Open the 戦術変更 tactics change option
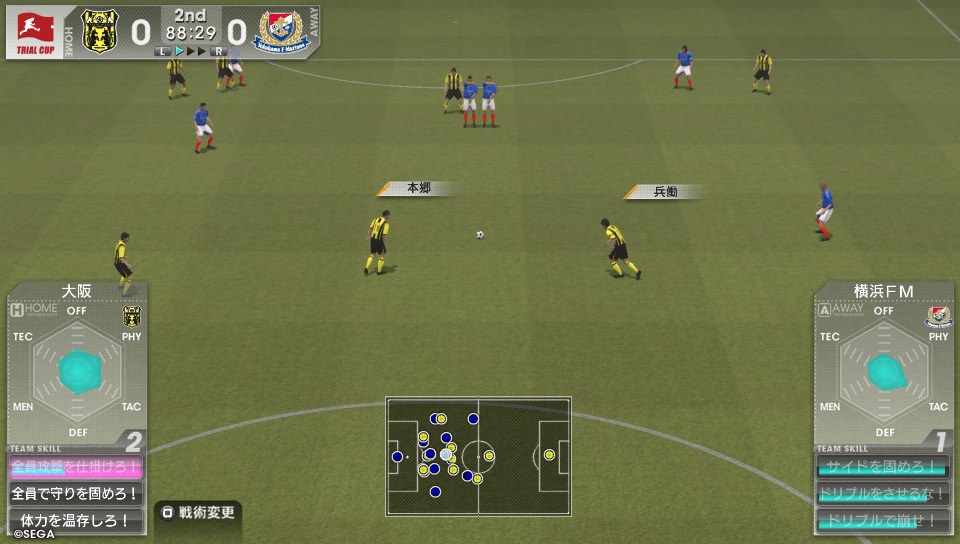 198,513
